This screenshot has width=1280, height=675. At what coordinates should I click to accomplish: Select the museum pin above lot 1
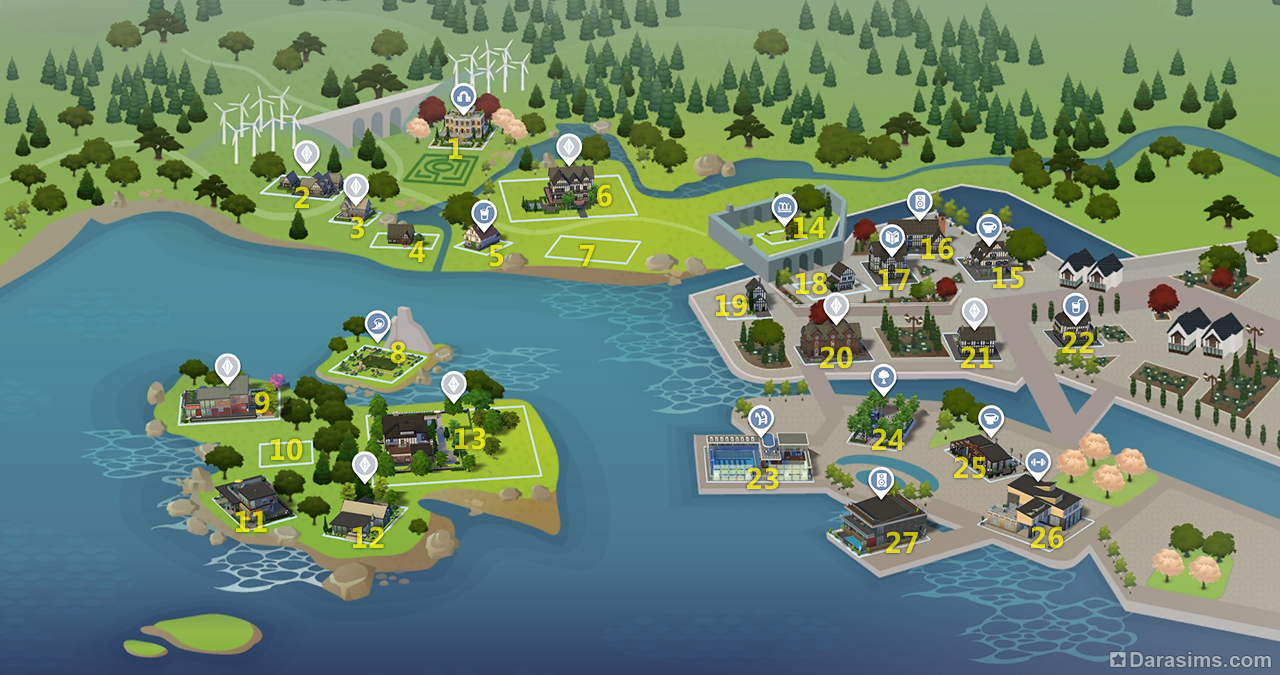click(462, 96)
